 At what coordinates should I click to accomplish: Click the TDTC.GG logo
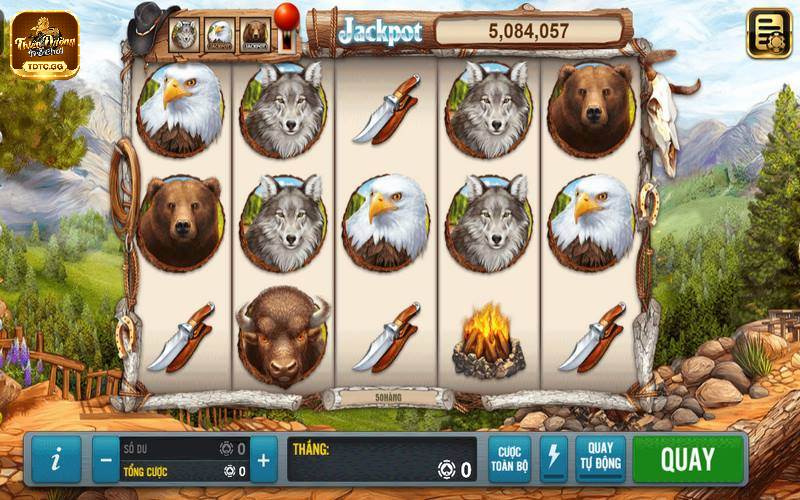click(x=44, y=44)
